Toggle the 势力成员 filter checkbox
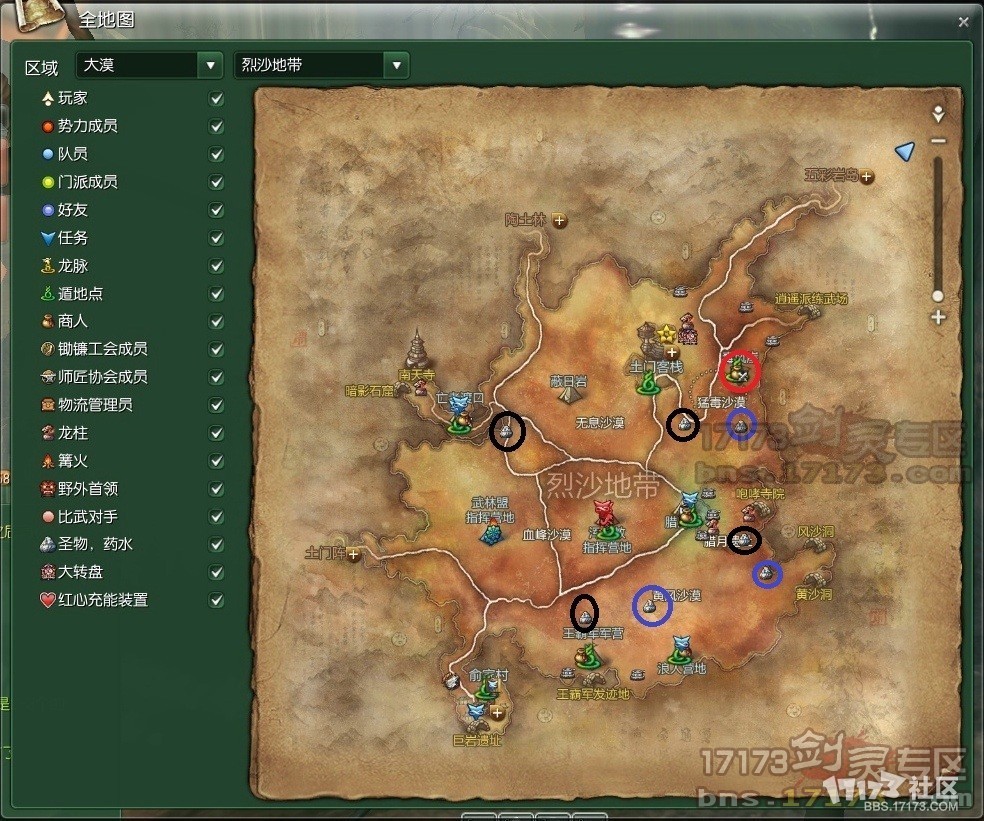This screenshot has height=821, width=984. 216,127
